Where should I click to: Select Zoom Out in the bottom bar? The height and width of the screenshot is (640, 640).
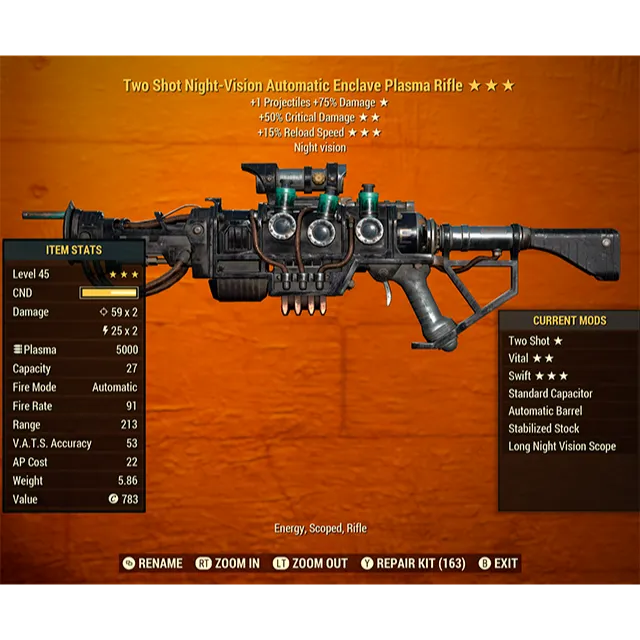tap(311, 563)
